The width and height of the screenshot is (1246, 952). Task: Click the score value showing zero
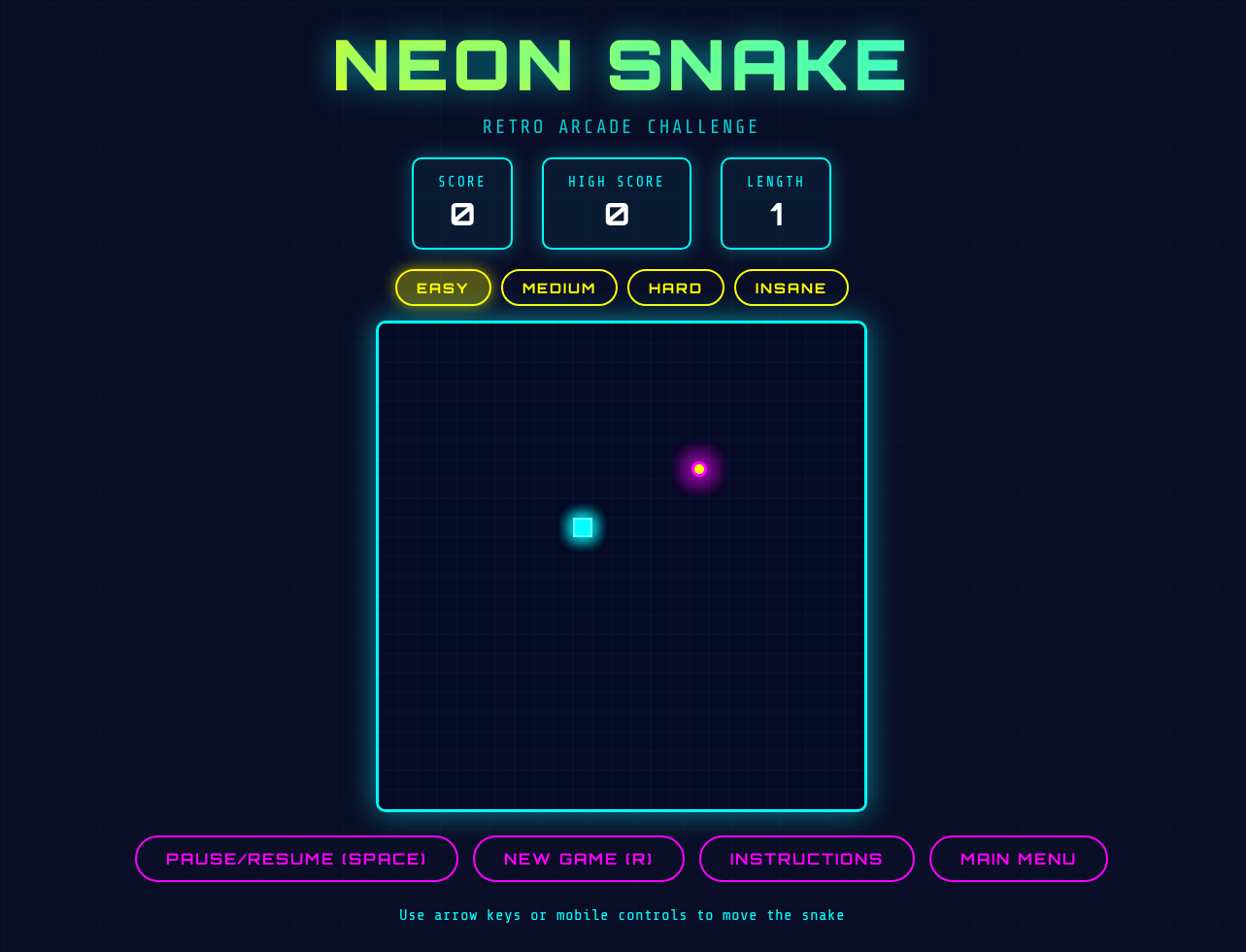(x=461, y=215)
